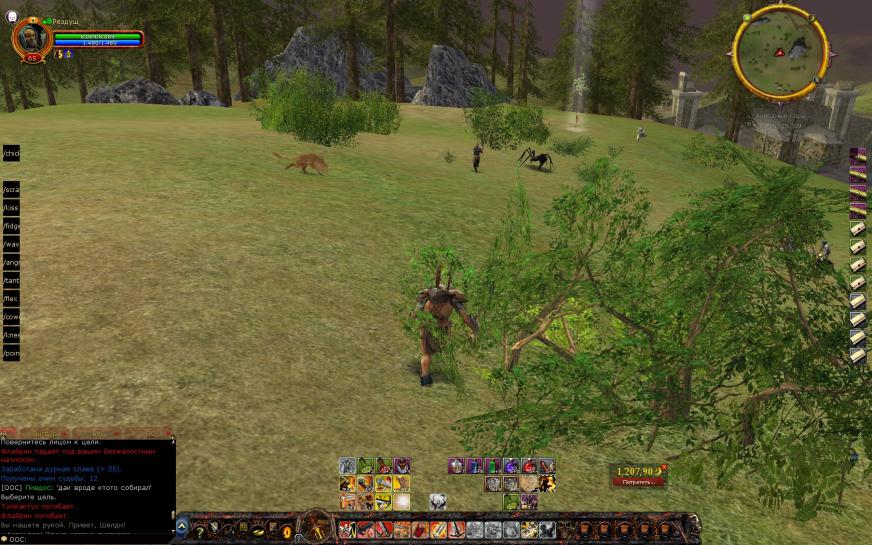Select the player portrait

[31, 37]
